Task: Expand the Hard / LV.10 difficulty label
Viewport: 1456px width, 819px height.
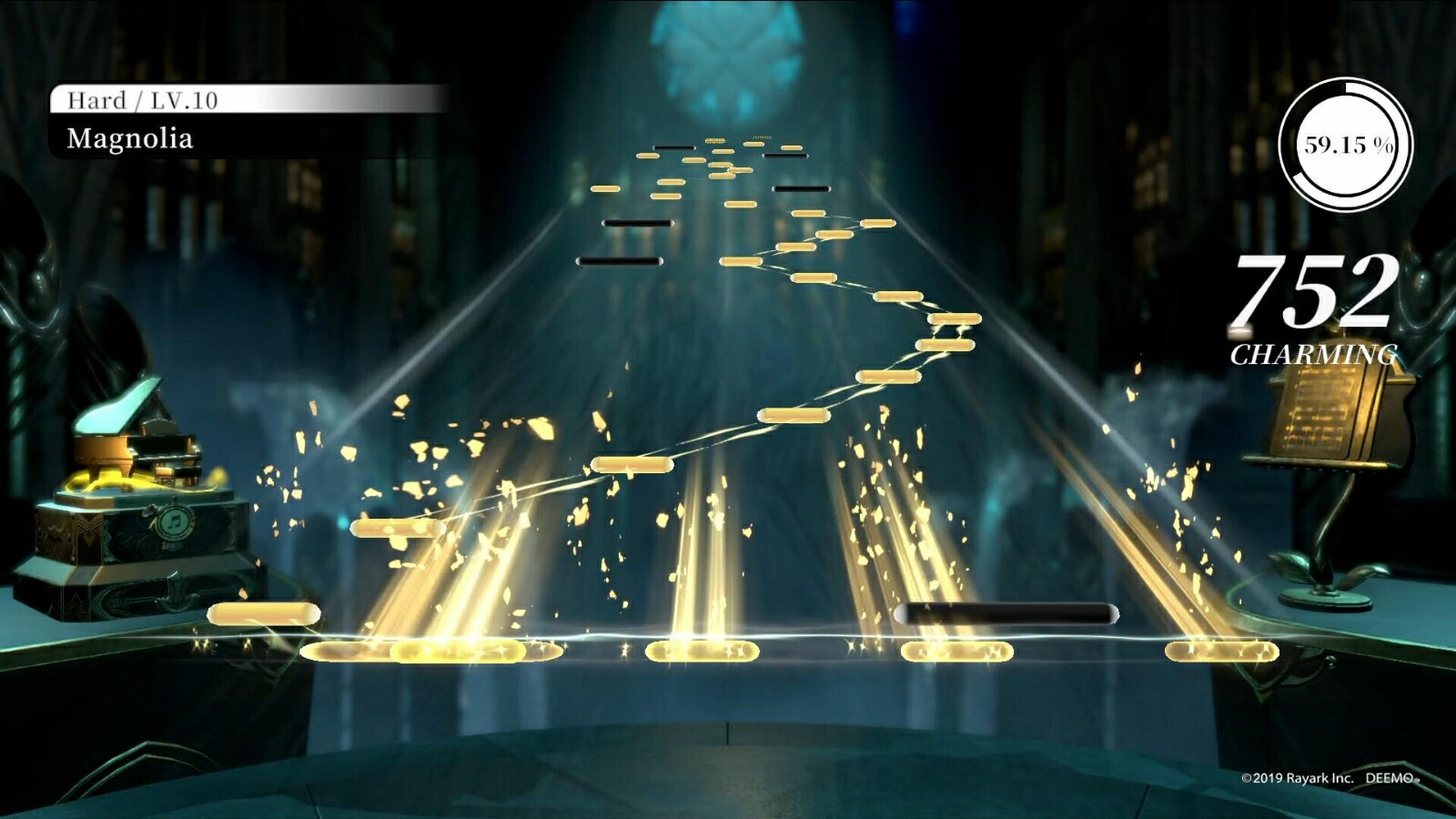Action: click(146, 102)
